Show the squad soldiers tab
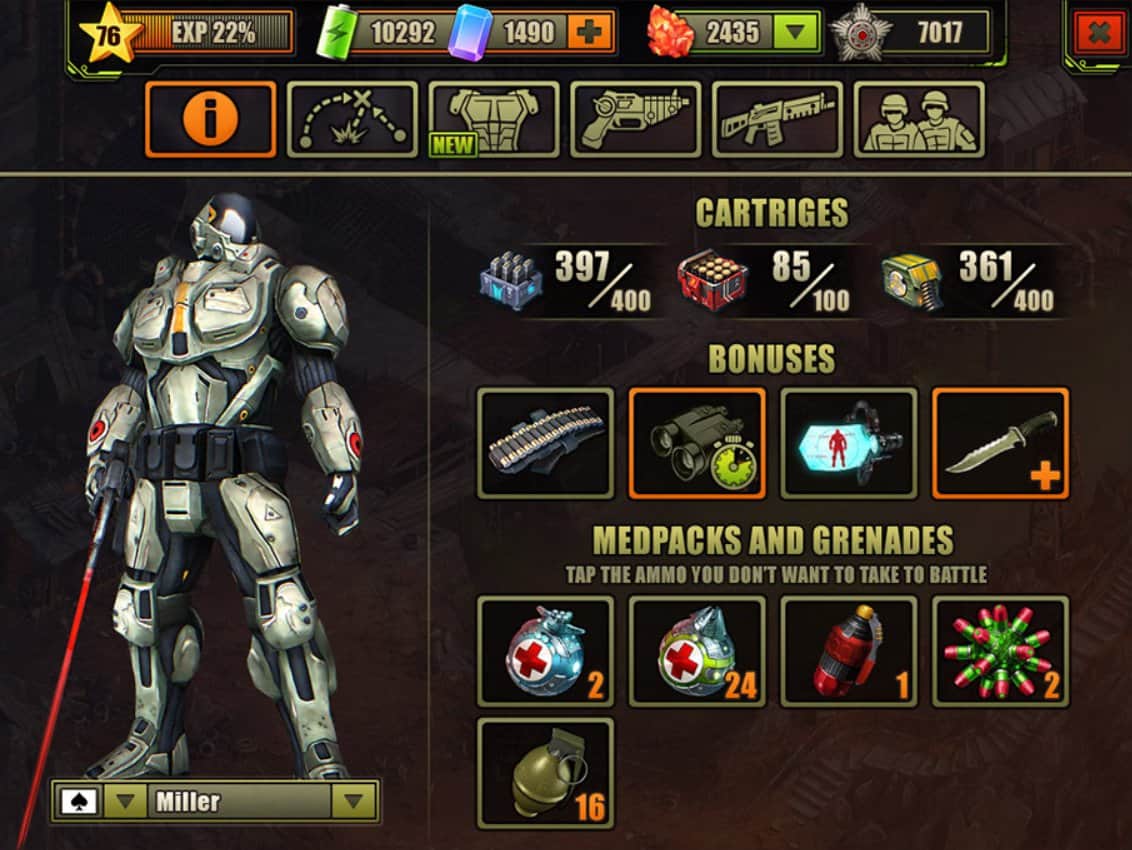Screen dimensions: 1132x850 pyautogui.click(x=919, y=119)
